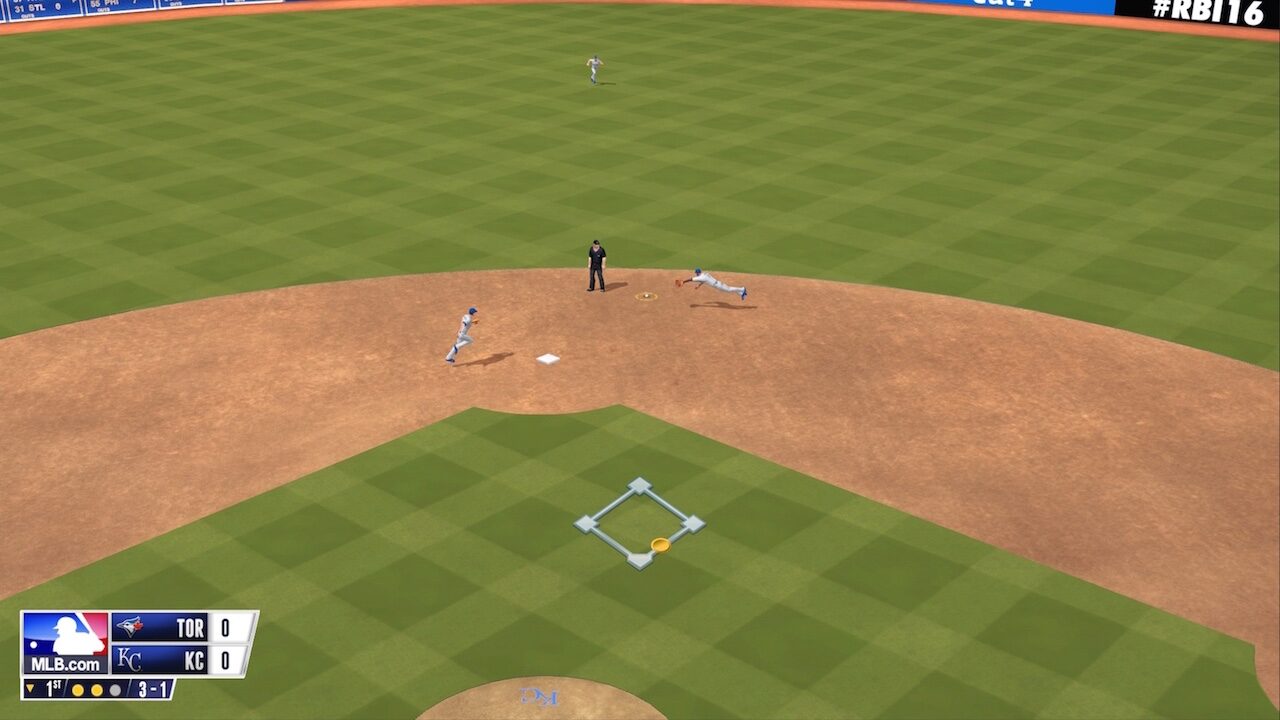Click the 1st inning label
The image size is (1280, 720).
[x=51, y=687]
